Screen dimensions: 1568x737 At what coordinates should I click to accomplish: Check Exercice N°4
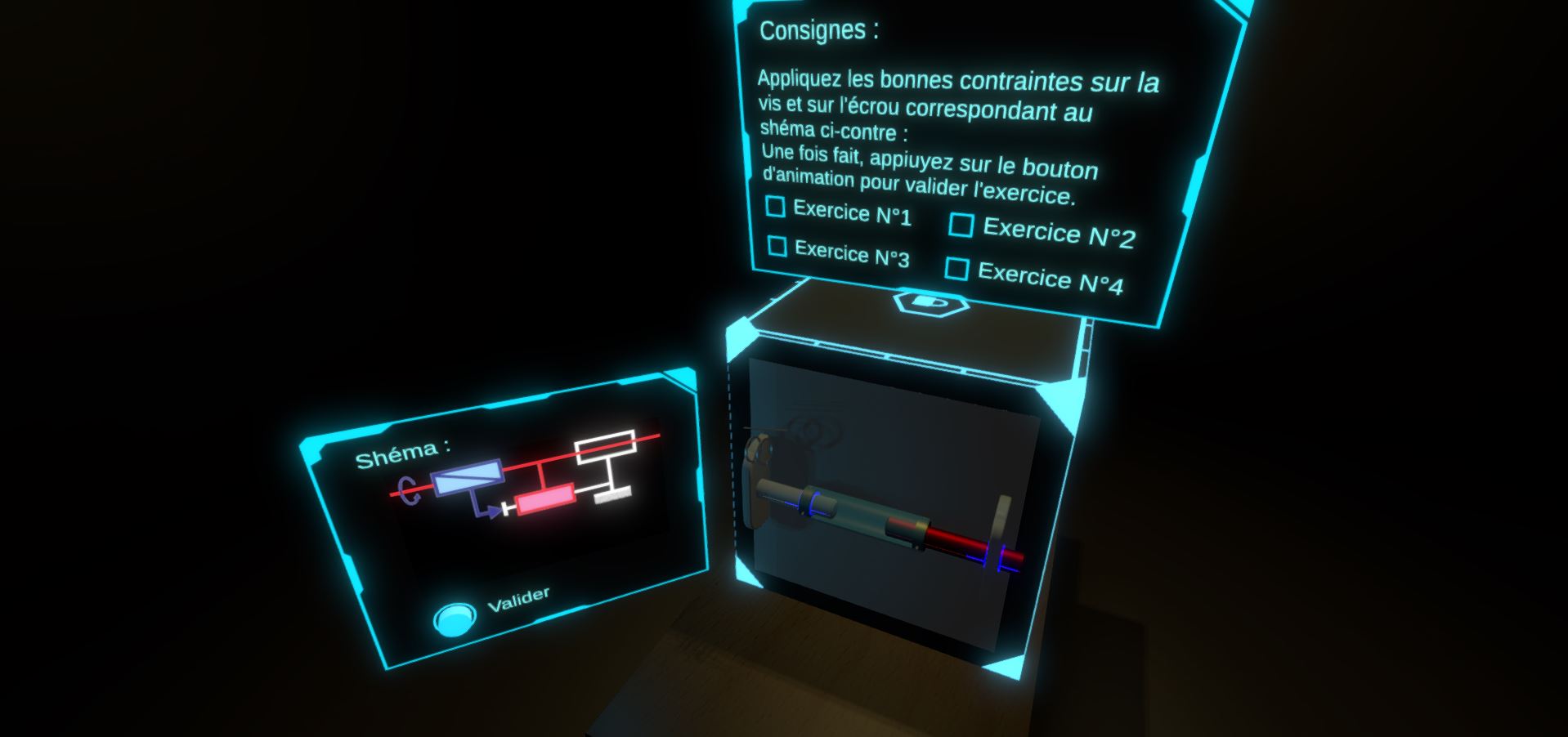tap(958, 270)
